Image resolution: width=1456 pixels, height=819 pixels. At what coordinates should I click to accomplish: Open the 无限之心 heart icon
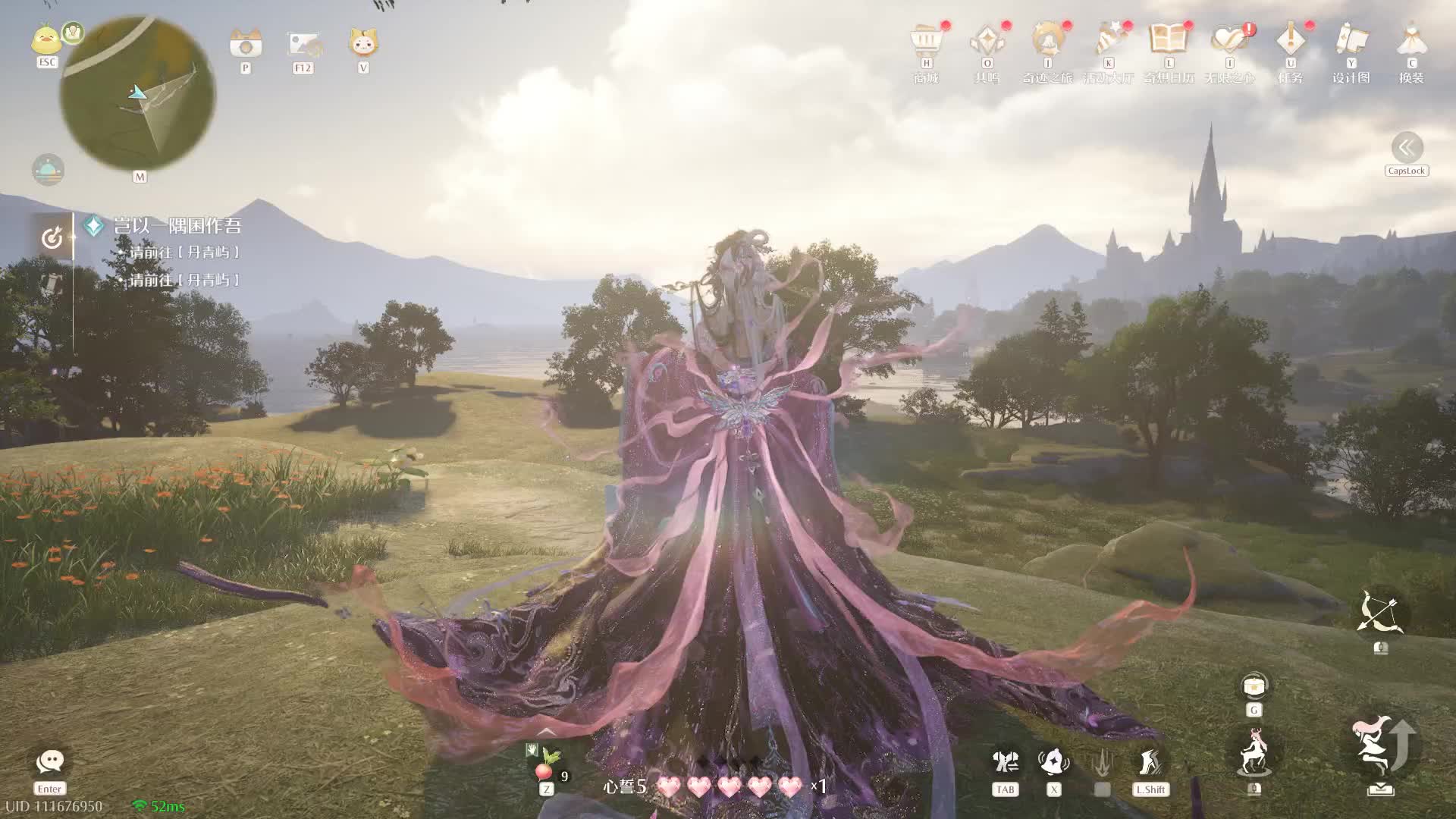[1229, 41]
